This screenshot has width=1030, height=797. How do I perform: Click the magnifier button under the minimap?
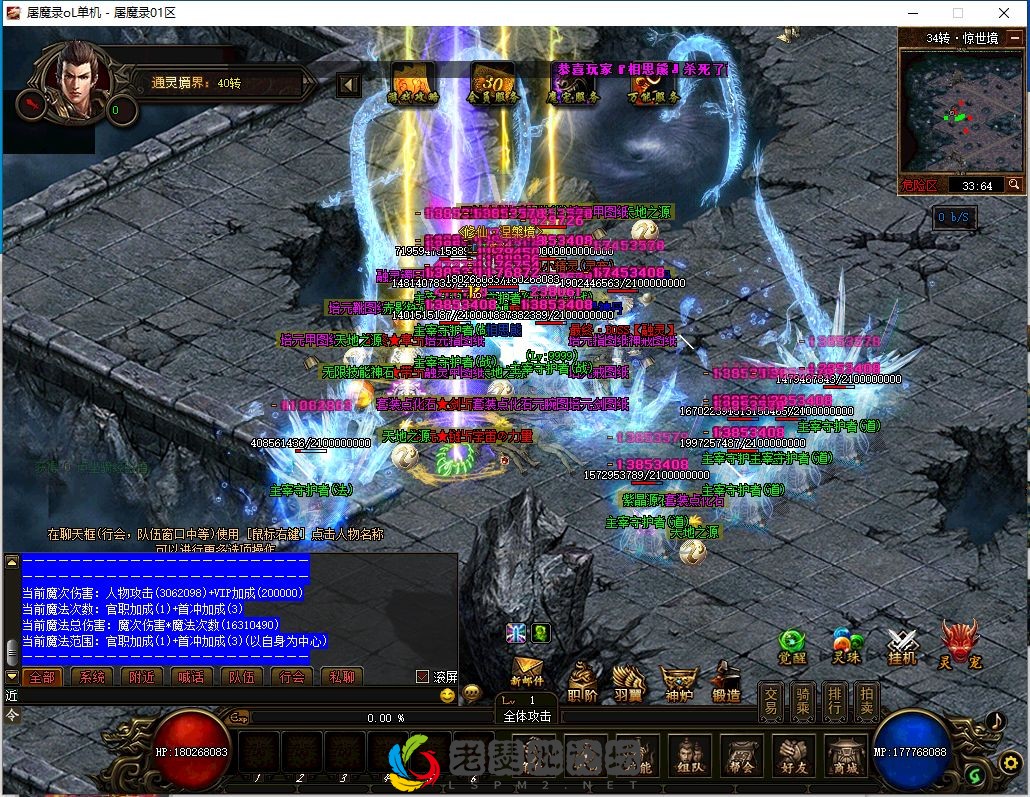click(x=1014, y=185)
